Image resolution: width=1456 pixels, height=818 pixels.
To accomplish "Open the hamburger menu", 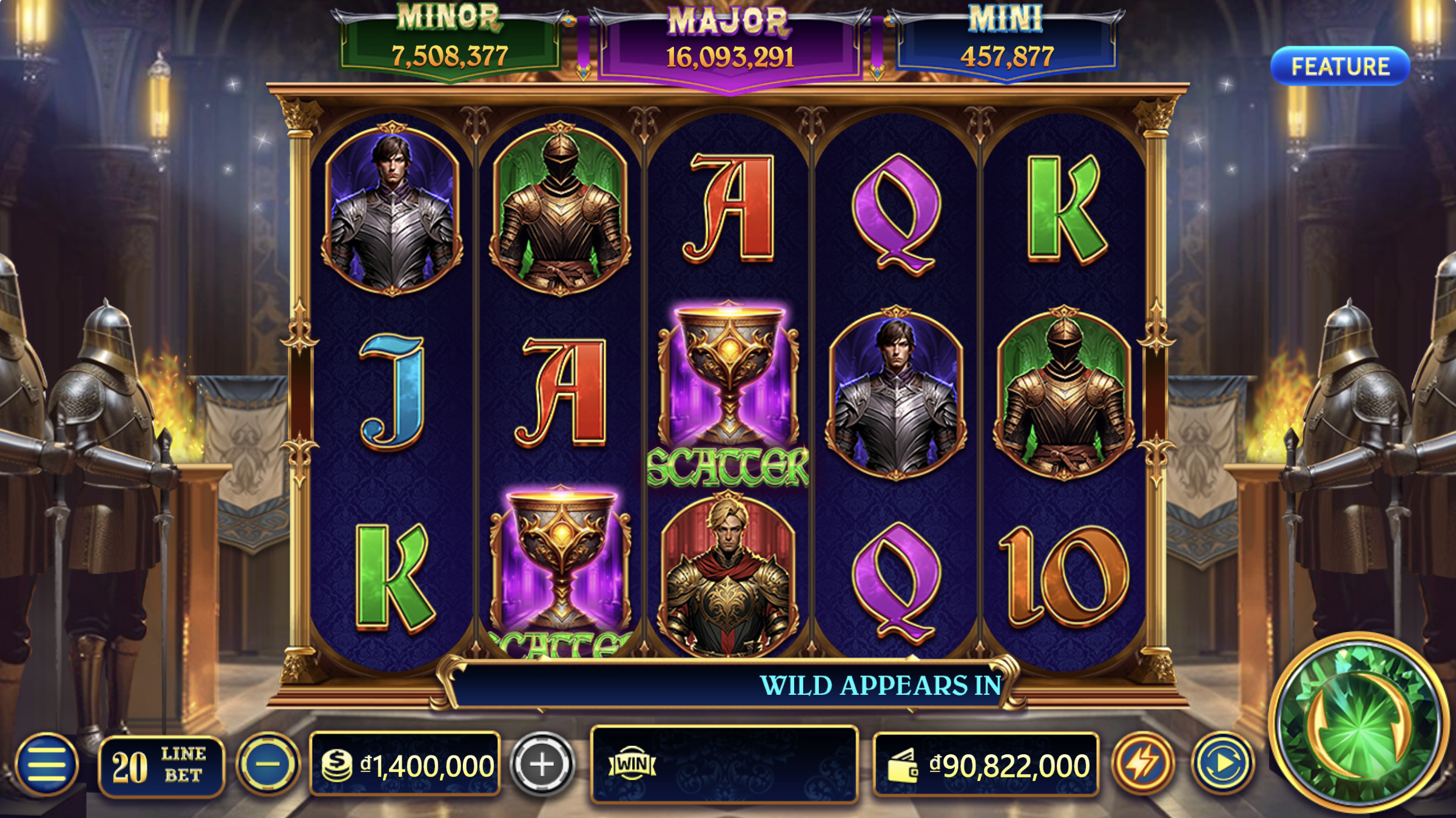I will [47, 765].
